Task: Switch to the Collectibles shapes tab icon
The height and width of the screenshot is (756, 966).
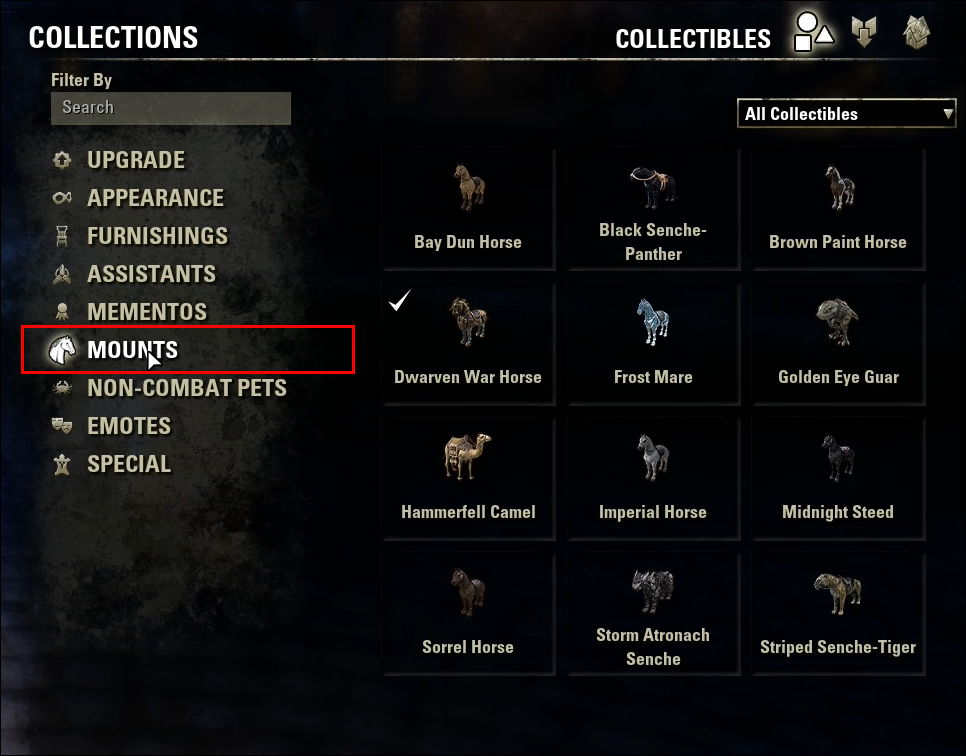Action: coord(813,32)
